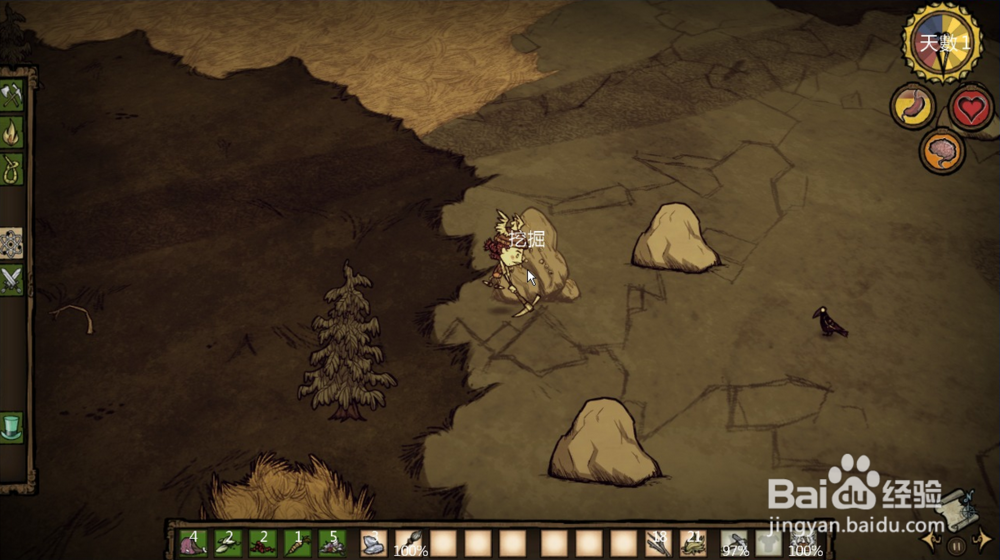1000x560 pixels.
Task: Pause the game with the pause button
Action: click(x=956, y=546)
